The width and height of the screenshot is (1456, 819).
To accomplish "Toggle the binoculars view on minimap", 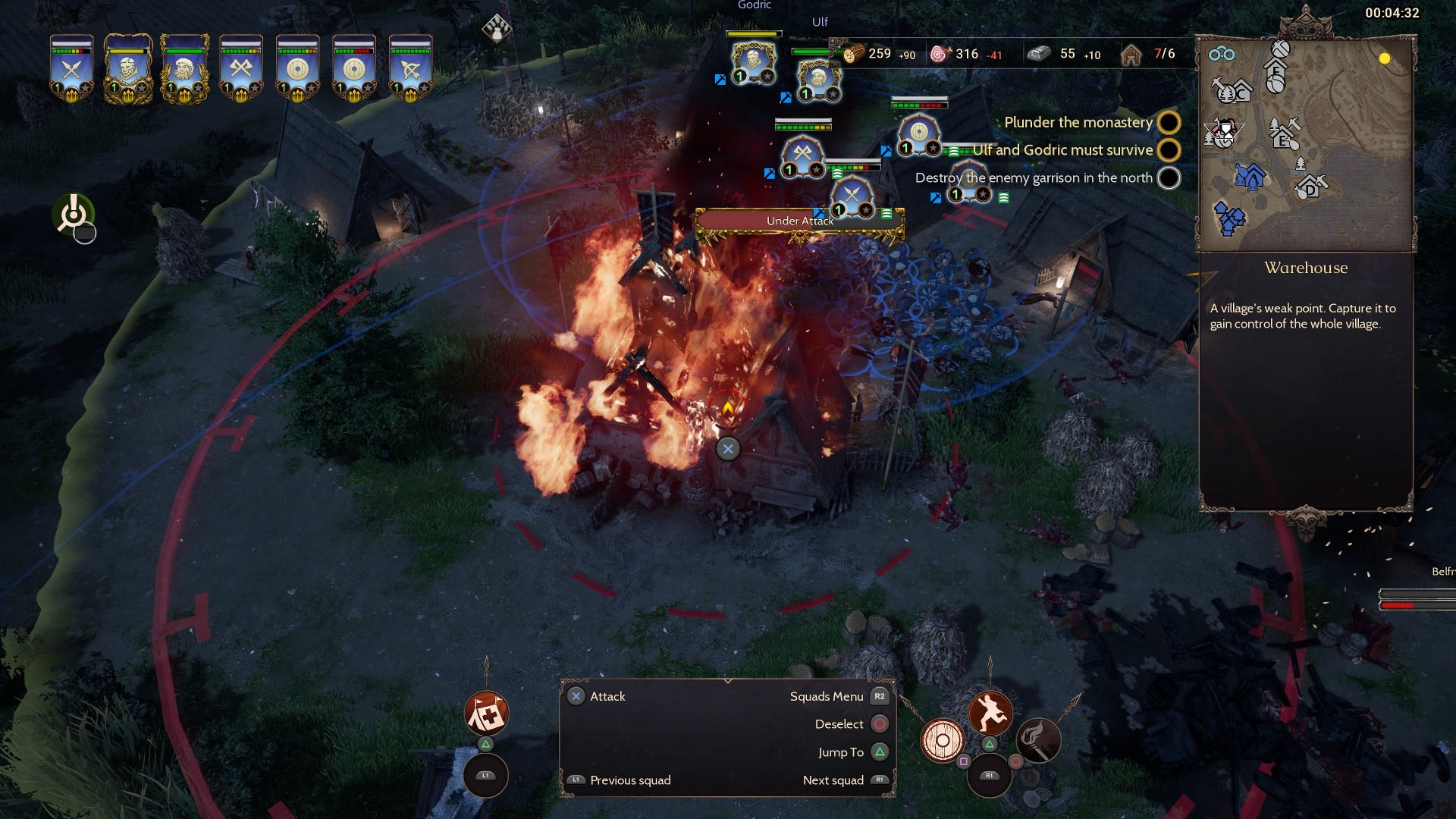I will tap(1222, 54).
